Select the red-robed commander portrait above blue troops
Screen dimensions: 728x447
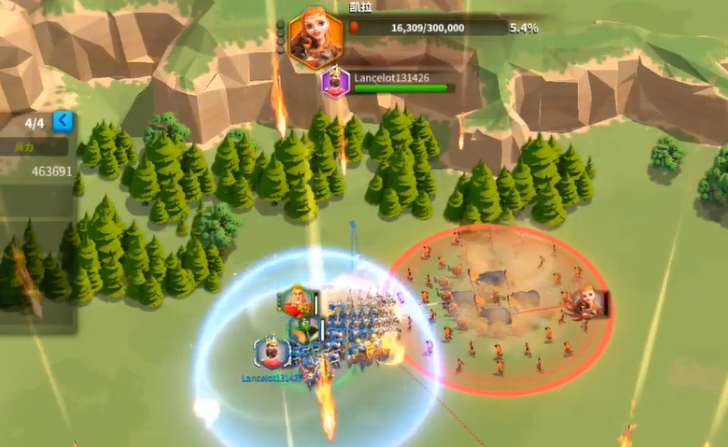[x=296, y=300]
